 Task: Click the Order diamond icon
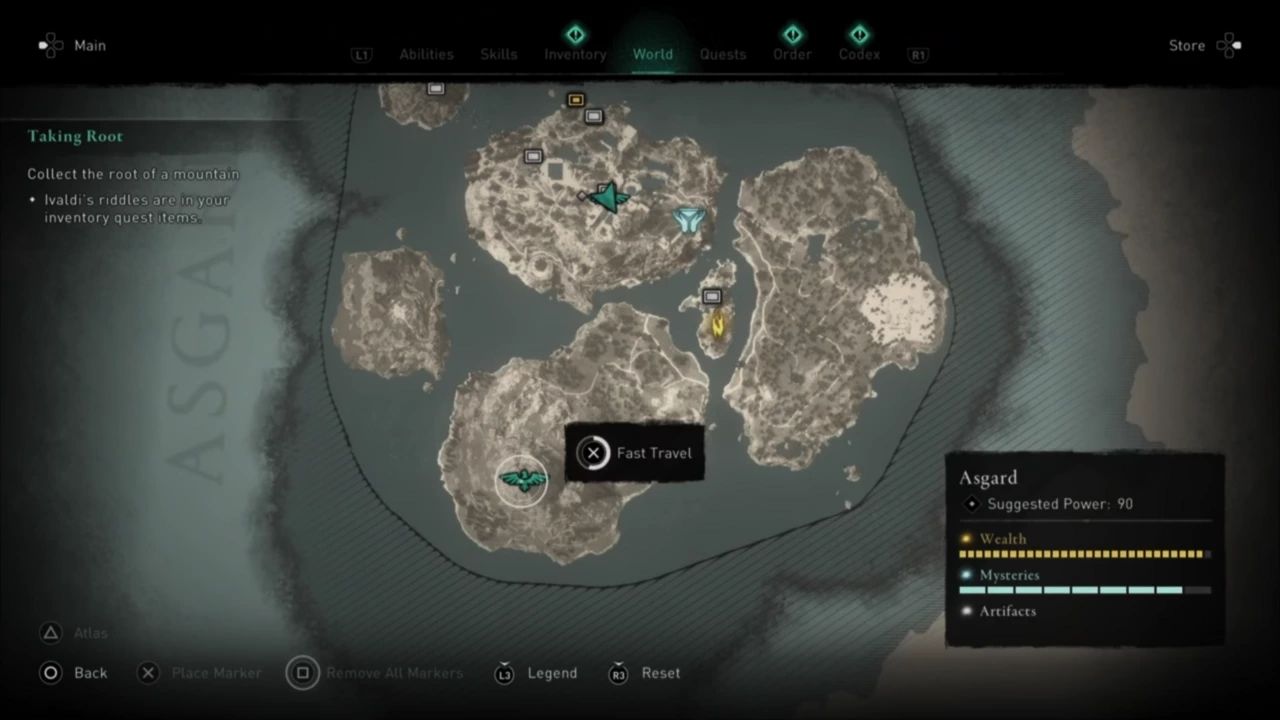tap(792, 33)
